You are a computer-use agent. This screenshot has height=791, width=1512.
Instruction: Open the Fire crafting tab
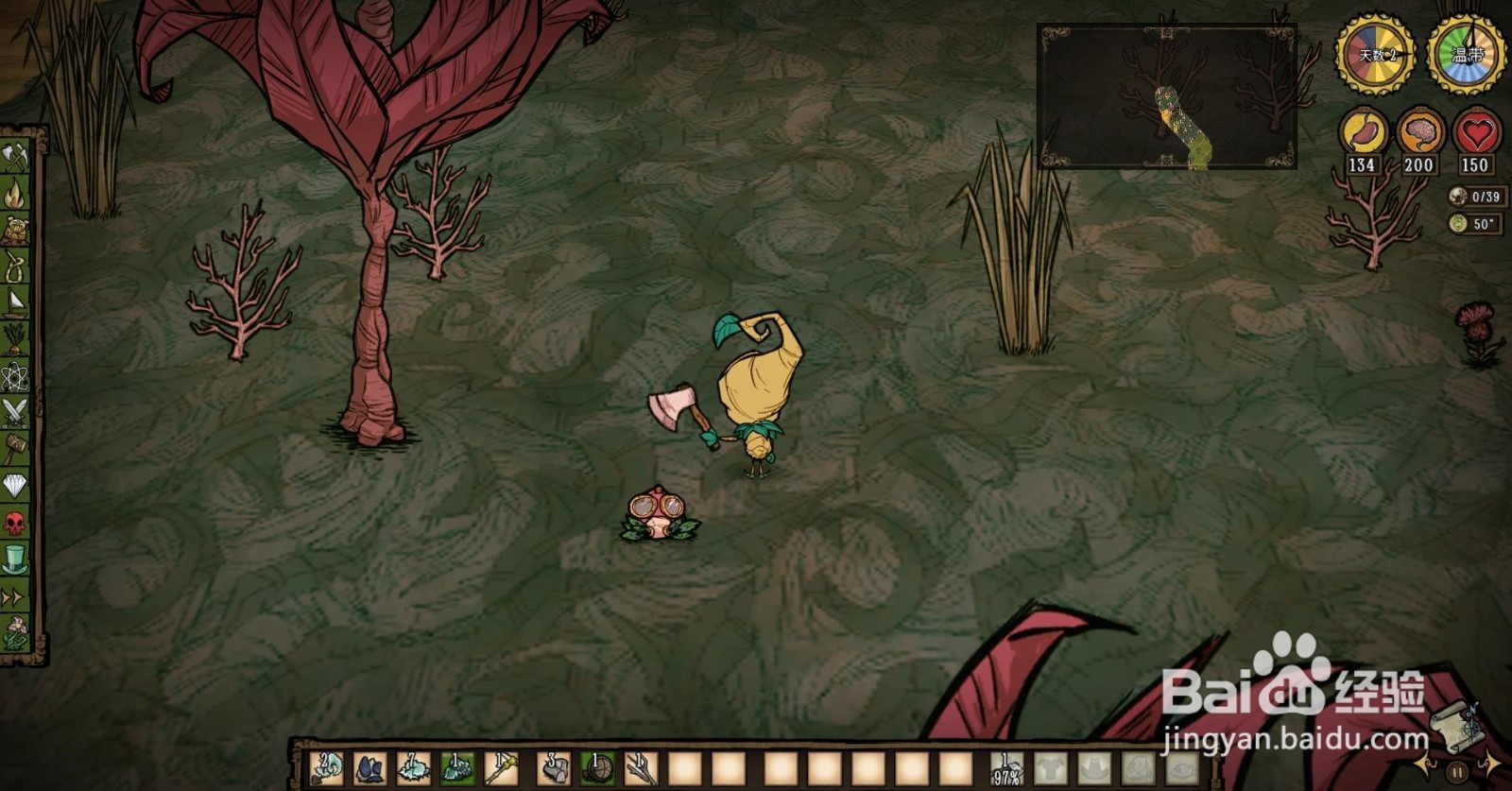click(x=15, y=194)
